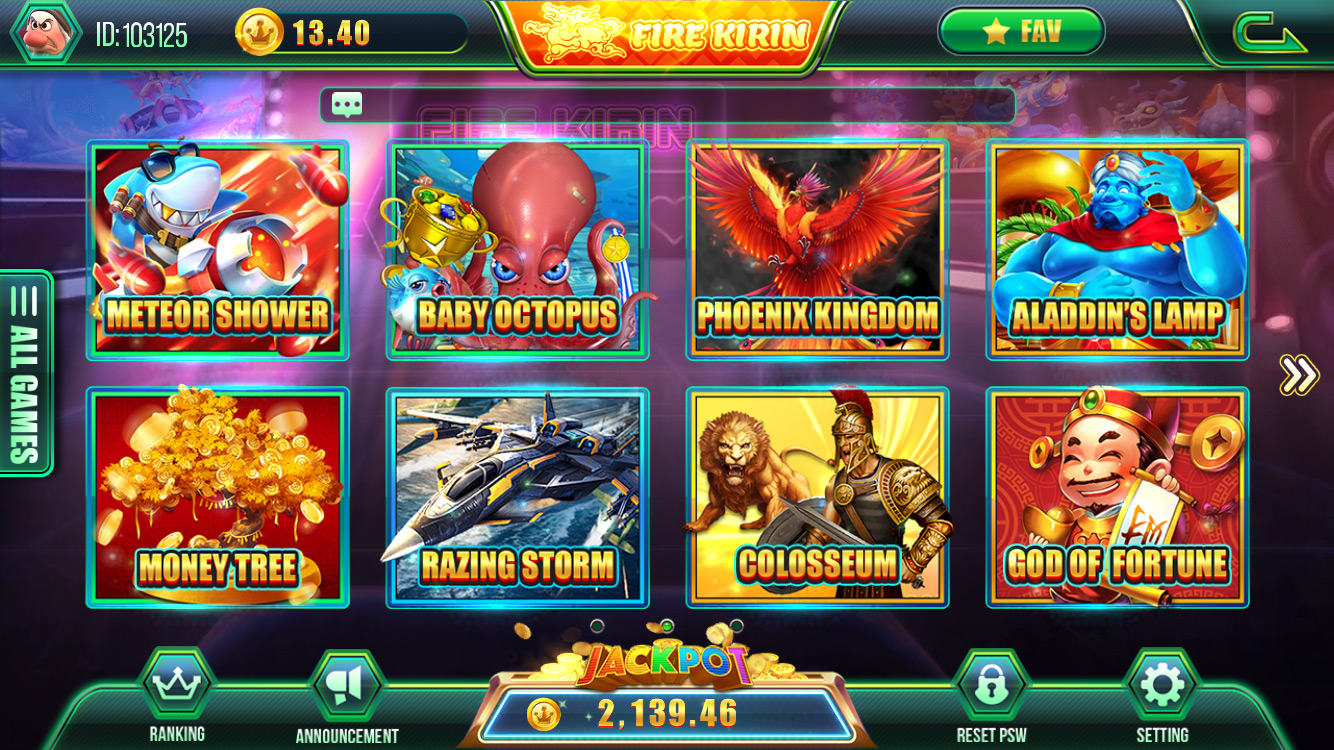This screenshot has height=750, width=1334.
Task: Choose the Aladdin's Lamp game
Action: [1118, 250]
